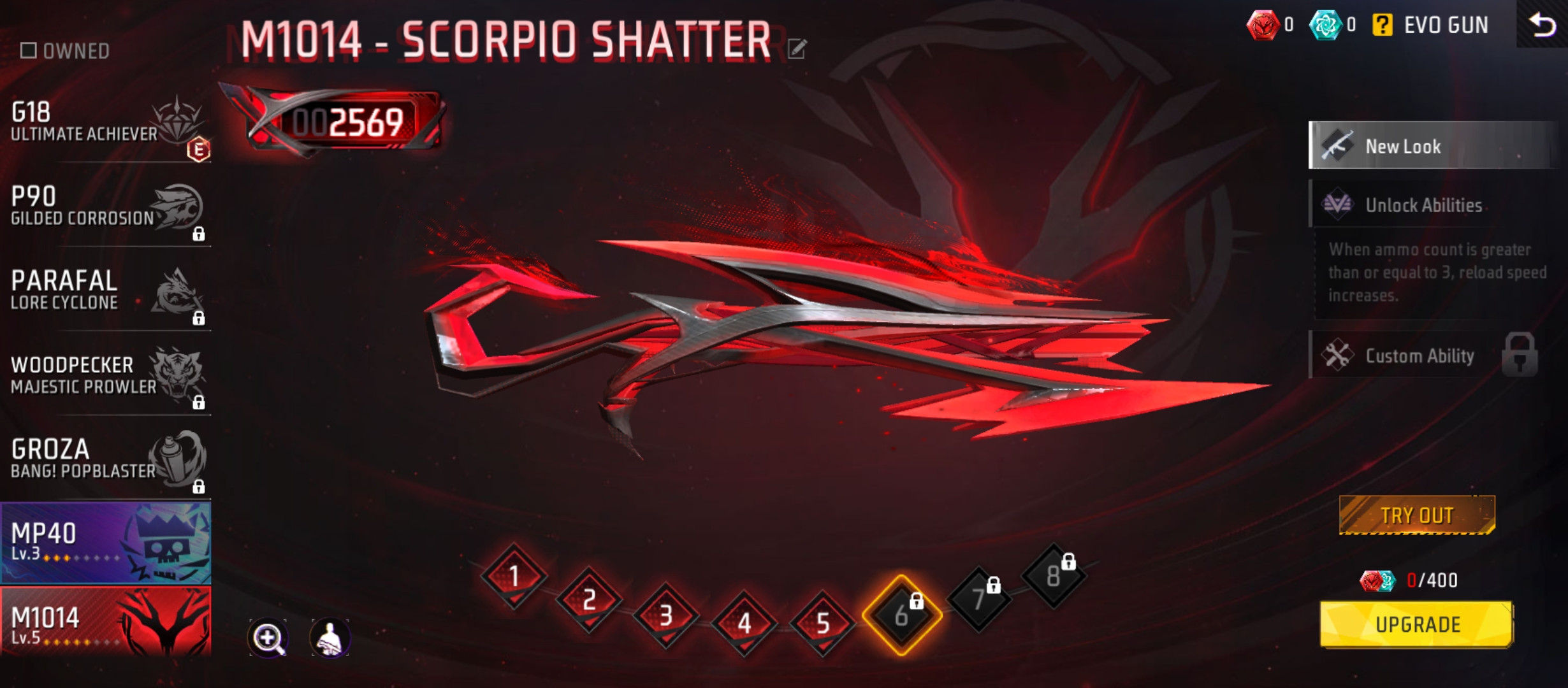Select the locked level 8 node
The width and height of the screenshot is (1568, 688).
1054,577
